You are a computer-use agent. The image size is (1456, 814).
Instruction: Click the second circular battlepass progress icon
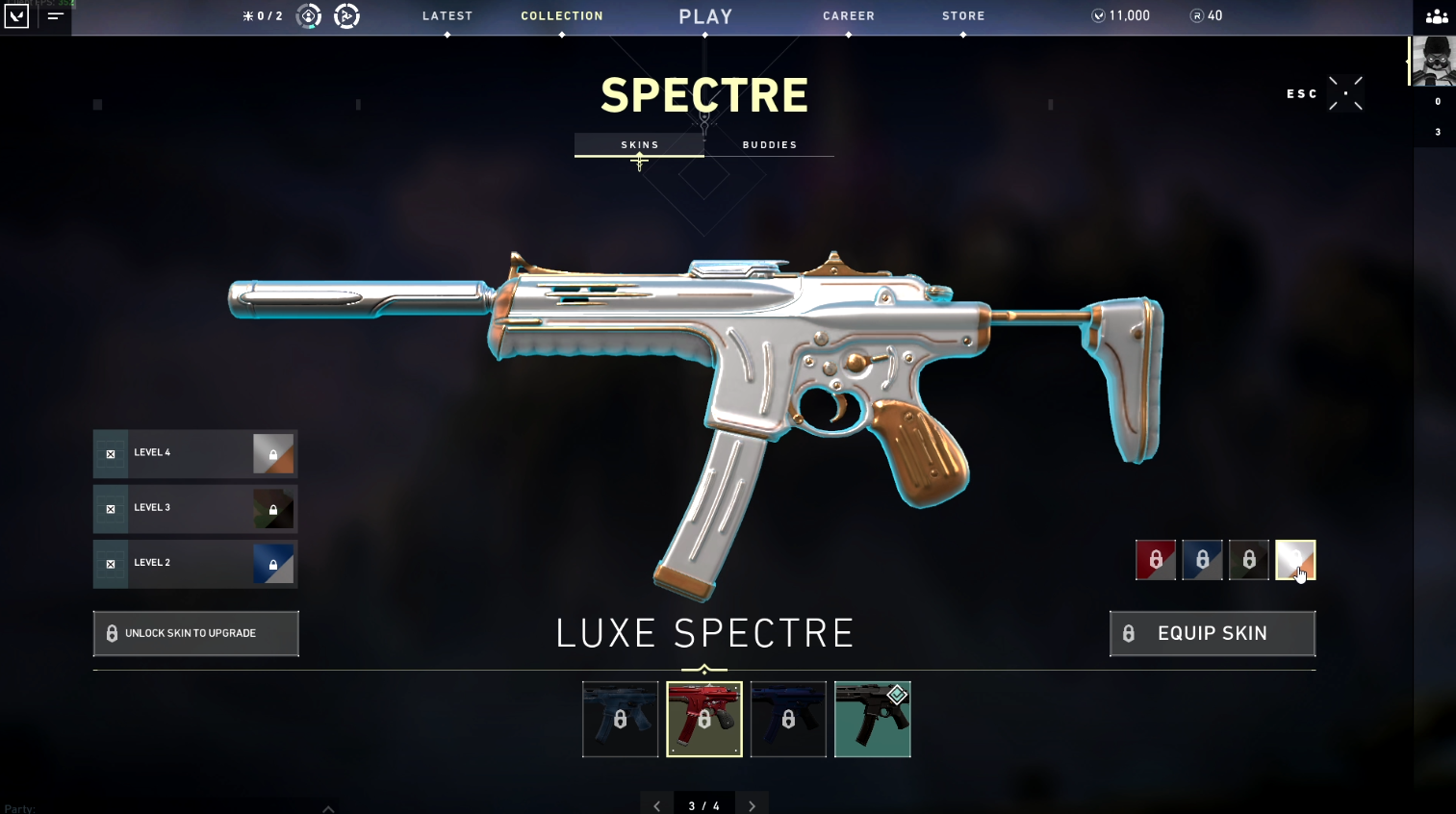[x=345, y=15]
